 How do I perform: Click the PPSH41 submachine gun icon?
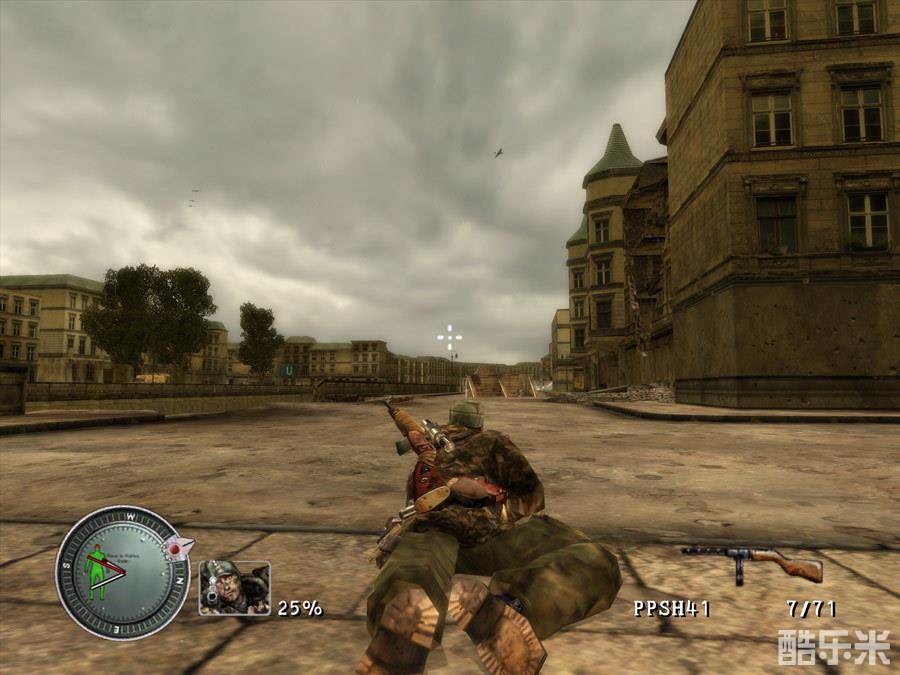pos(752,562)
